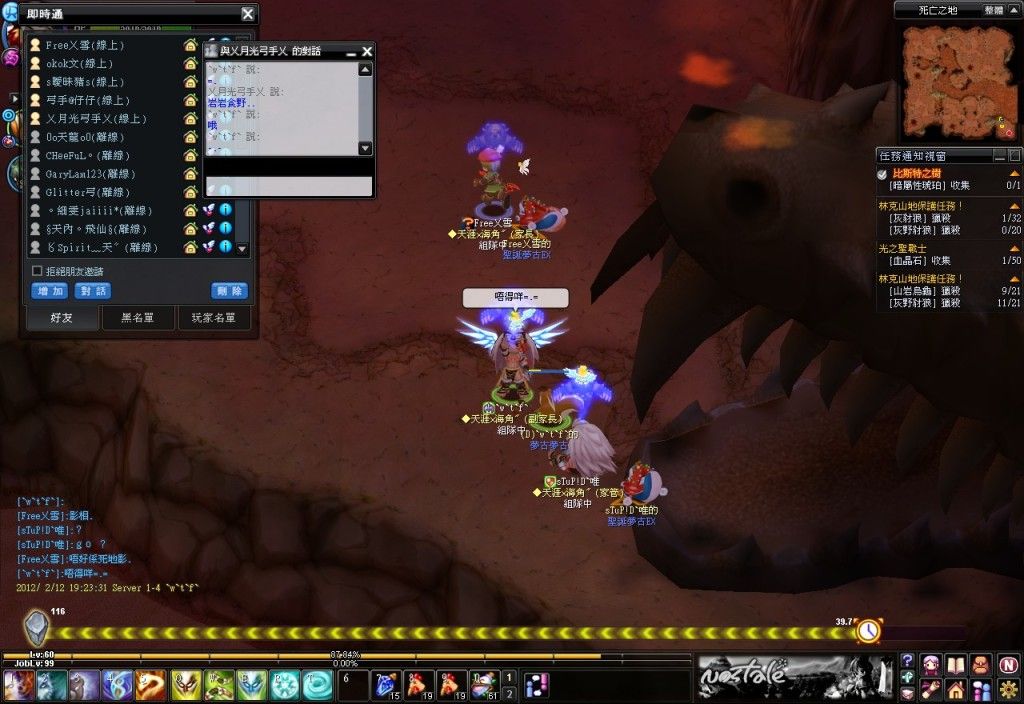
Task: Use the blue crystal item with 15 count
Action: [386, 684]
